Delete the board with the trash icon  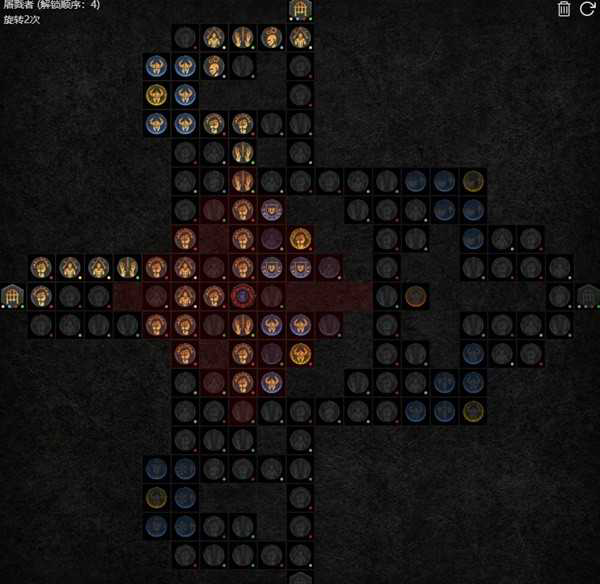(x=564, y=10)
